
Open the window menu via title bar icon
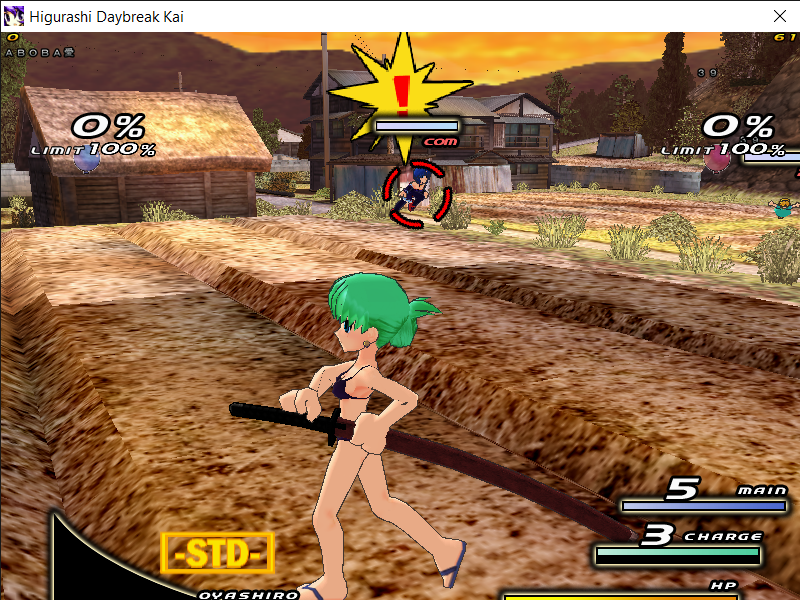click(x=14, y=16)
